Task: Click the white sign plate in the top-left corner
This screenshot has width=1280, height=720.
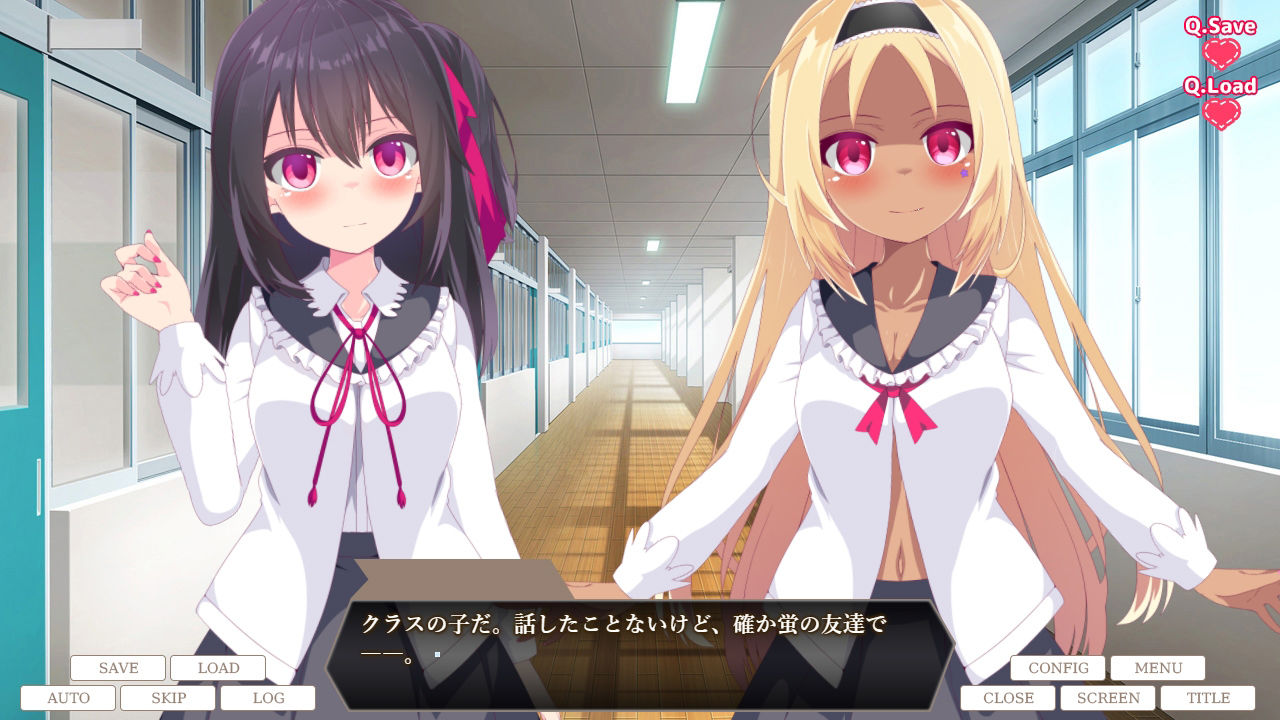Action: pos(95,32)
